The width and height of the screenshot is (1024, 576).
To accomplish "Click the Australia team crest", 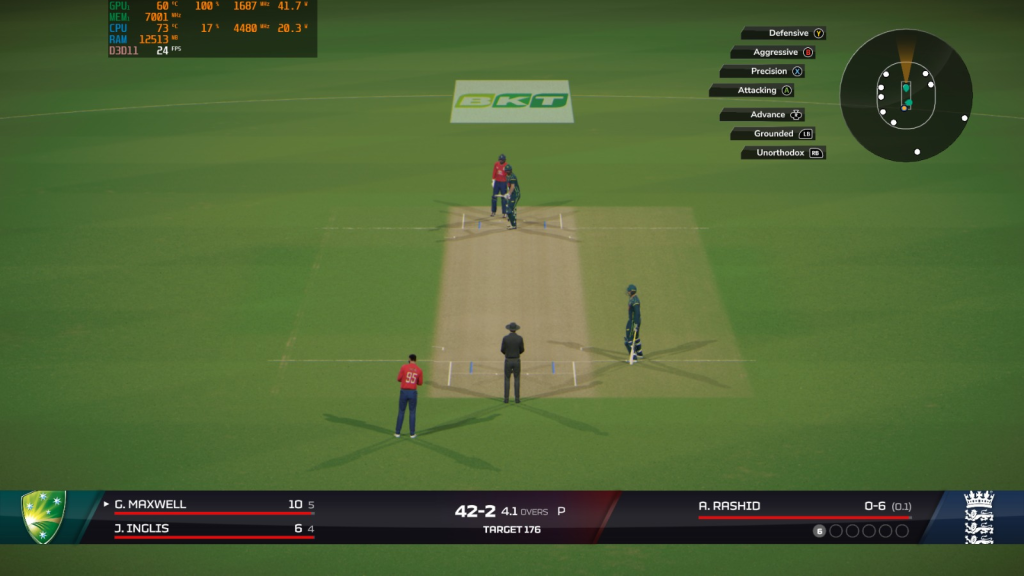I will tap(44, 516).
